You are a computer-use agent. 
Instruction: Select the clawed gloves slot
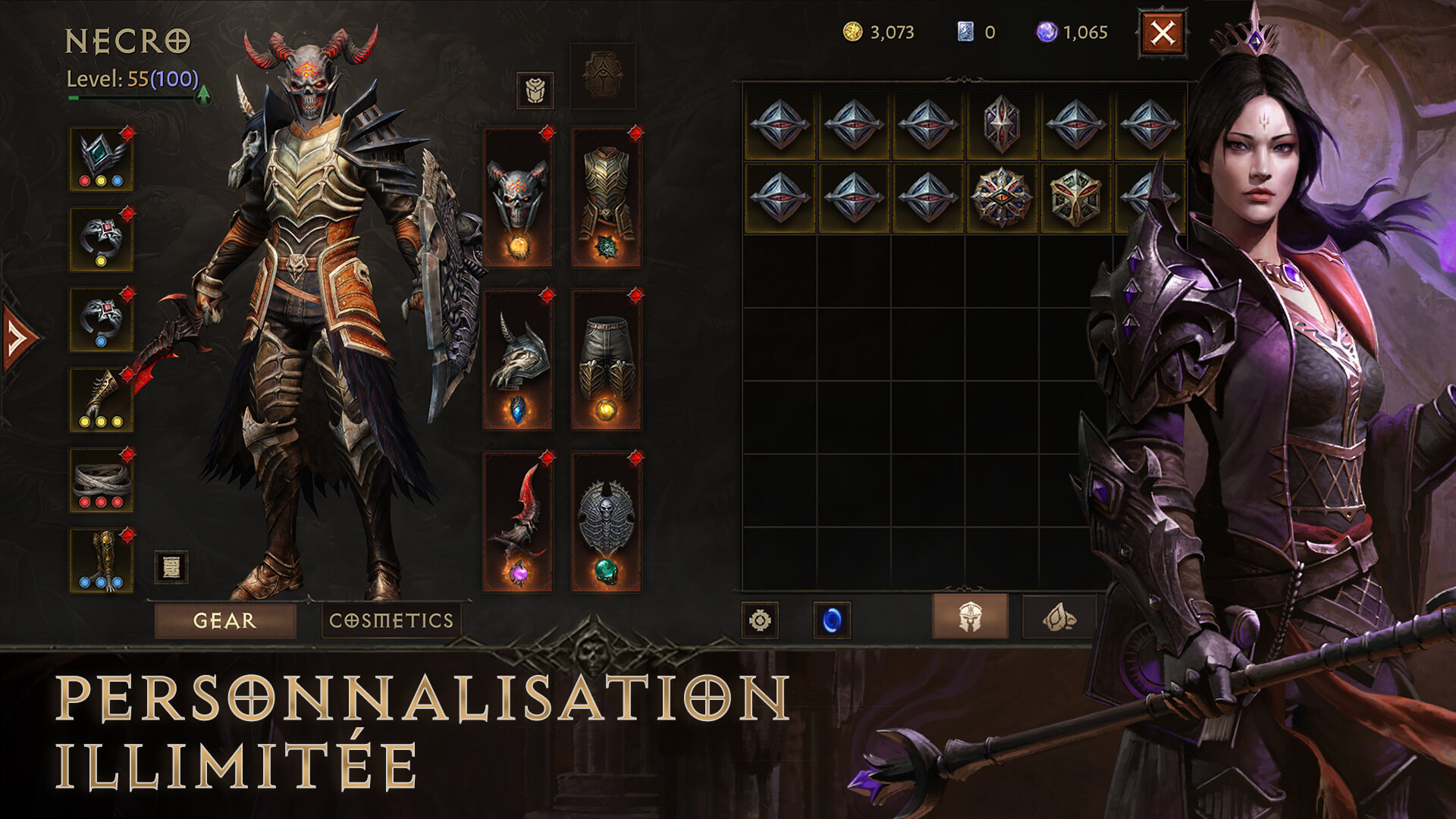click(x=101, y=400)
